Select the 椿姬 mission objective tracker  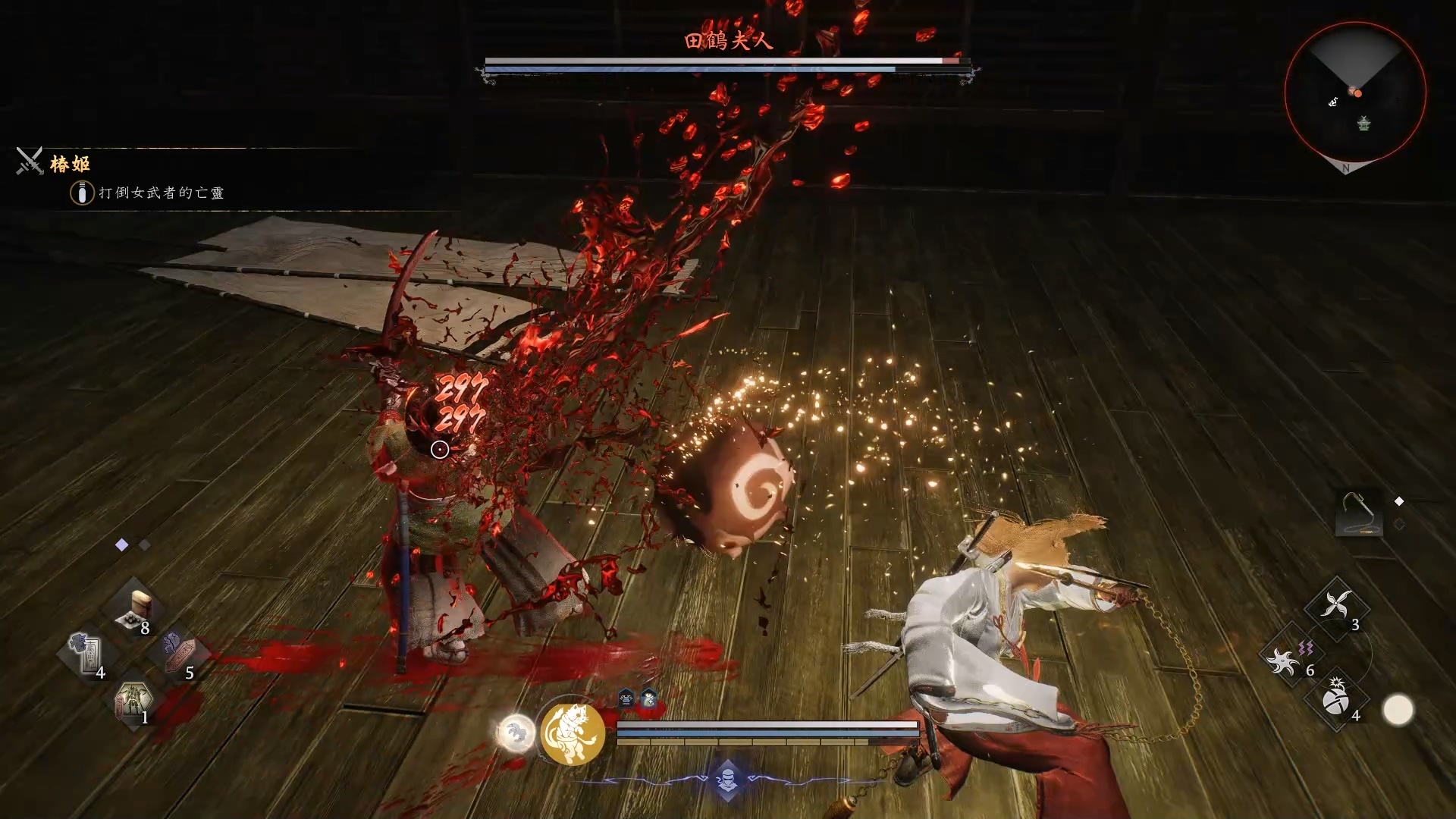(70, 164)
